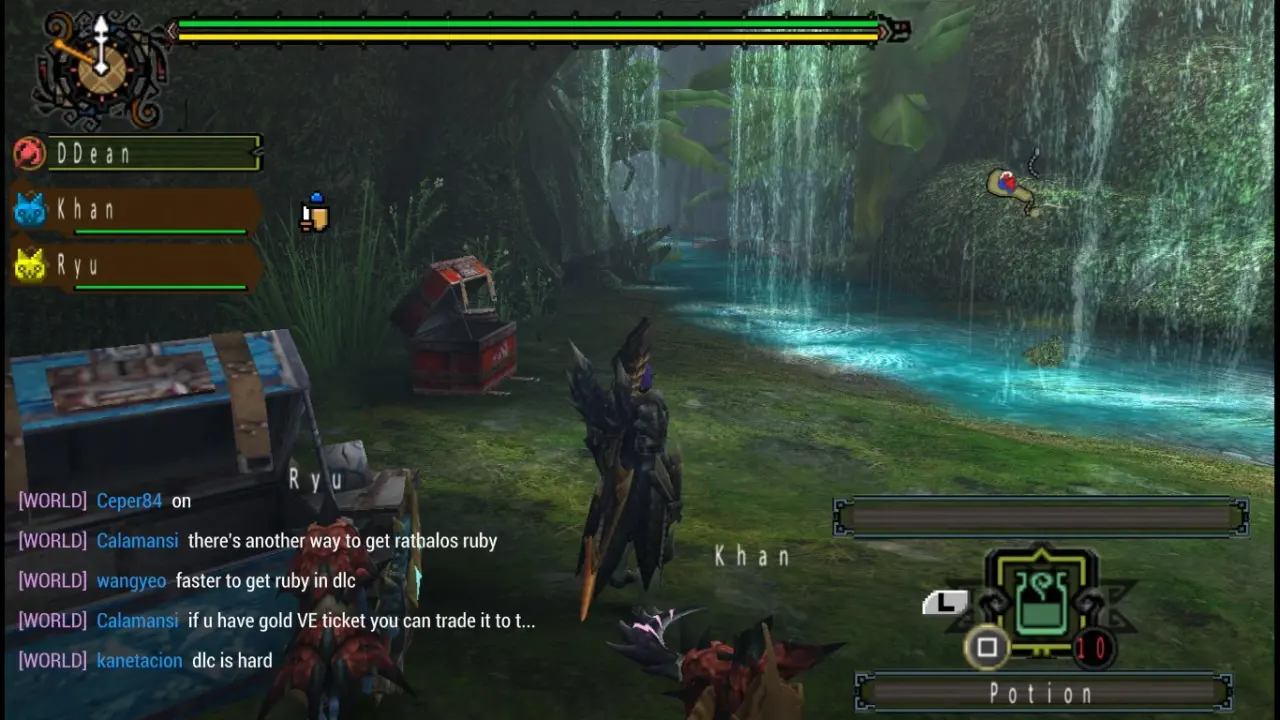Select wangyeo's chat message about dlc
Viewport: 1280px width, 720px height.
265,581
